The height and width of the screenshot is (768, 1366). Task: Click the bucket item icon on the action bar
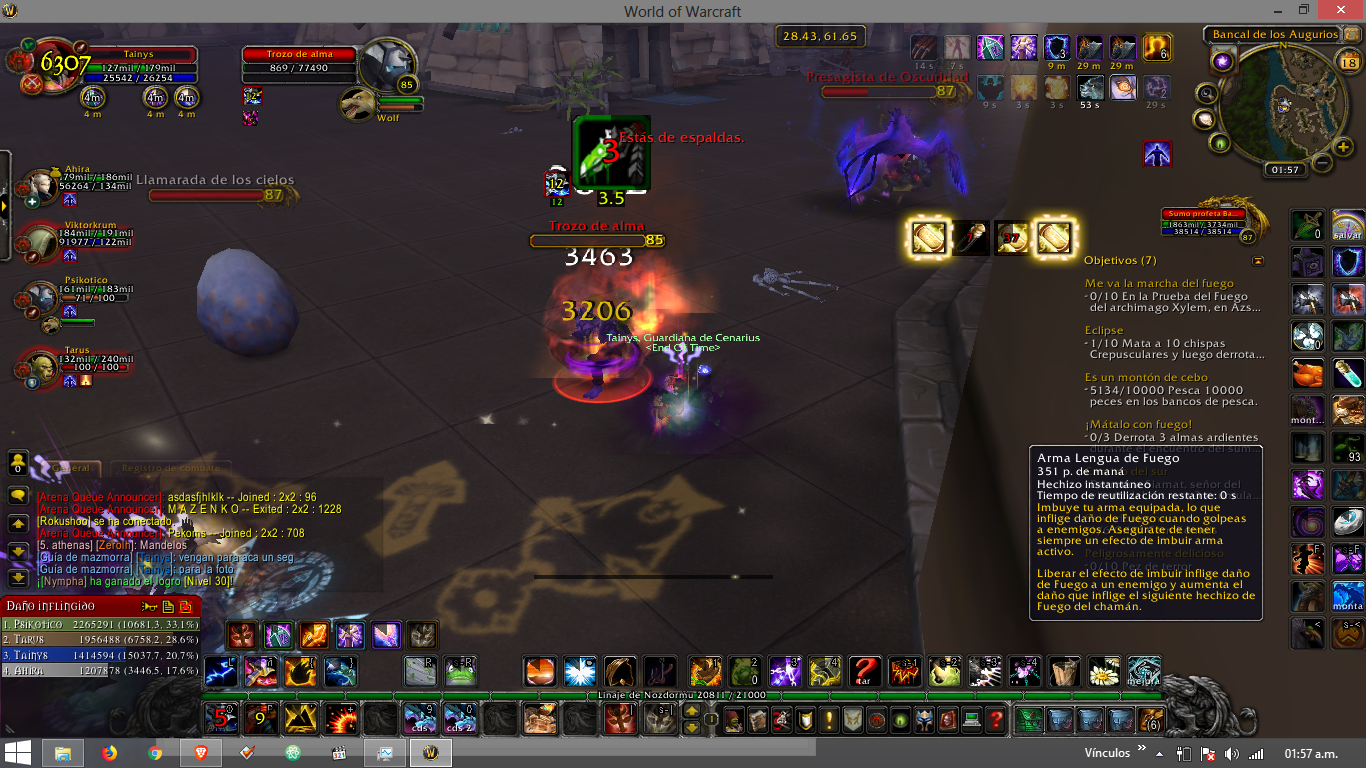[x=1063, y=672]
